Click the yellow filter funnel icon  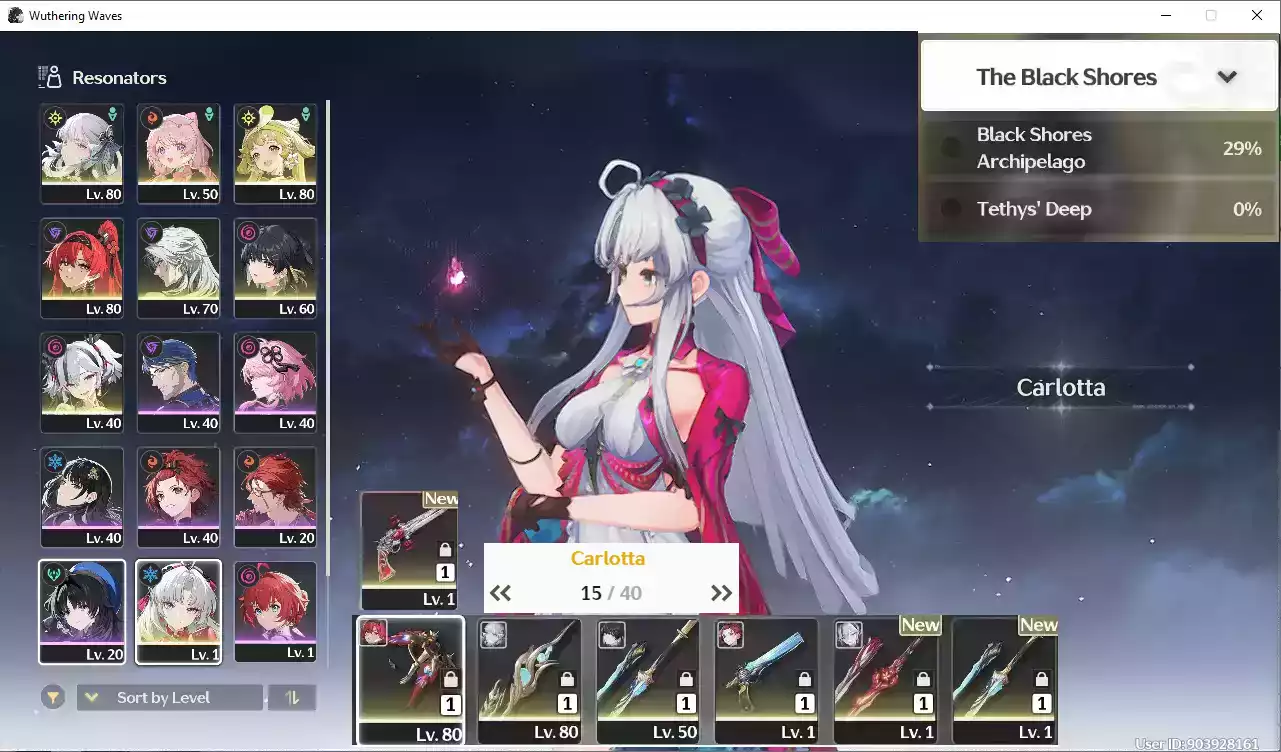(x=52, y=697)
